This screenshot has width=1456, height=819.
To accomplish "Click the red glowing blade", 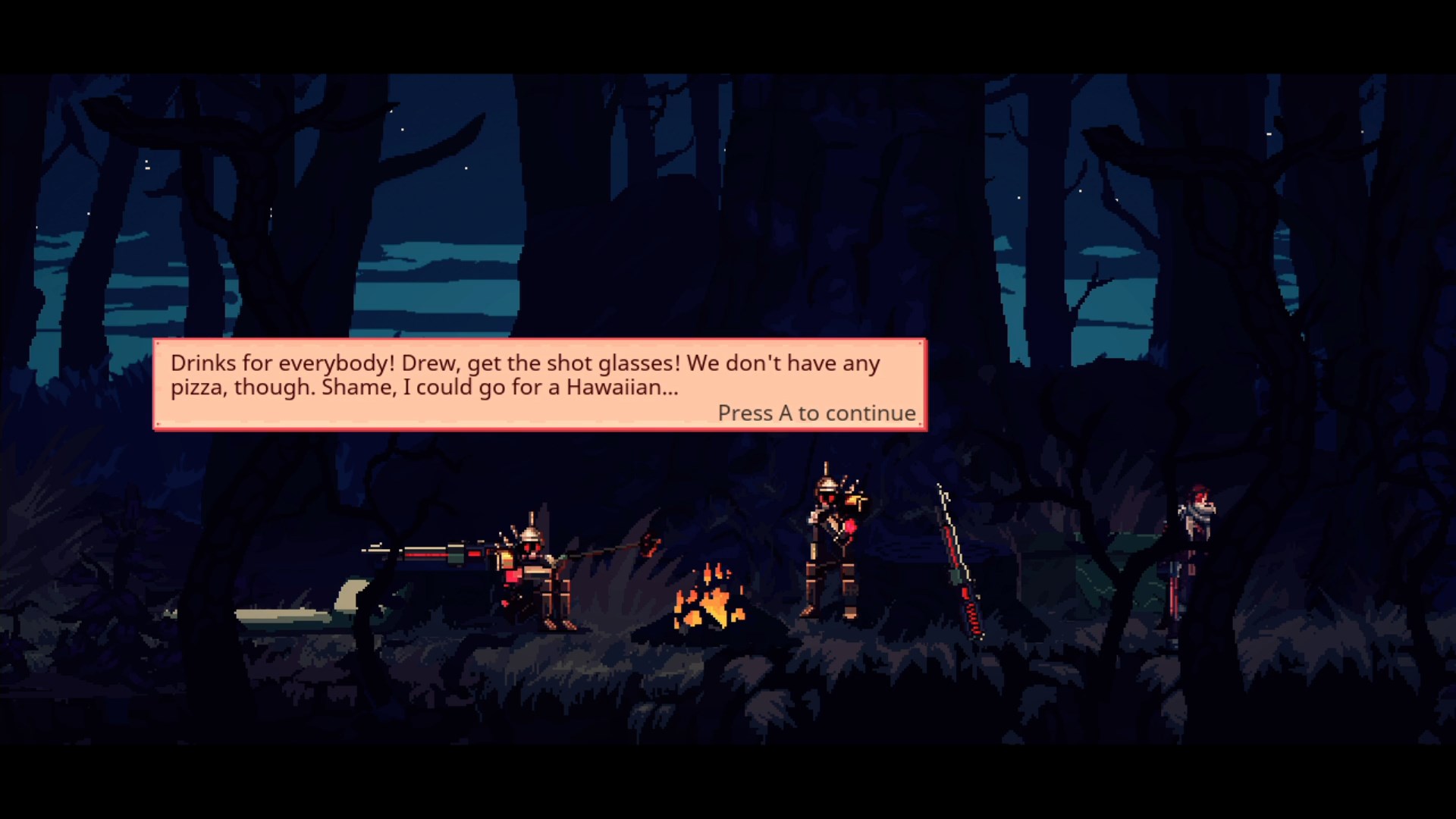I will point(952,546).
